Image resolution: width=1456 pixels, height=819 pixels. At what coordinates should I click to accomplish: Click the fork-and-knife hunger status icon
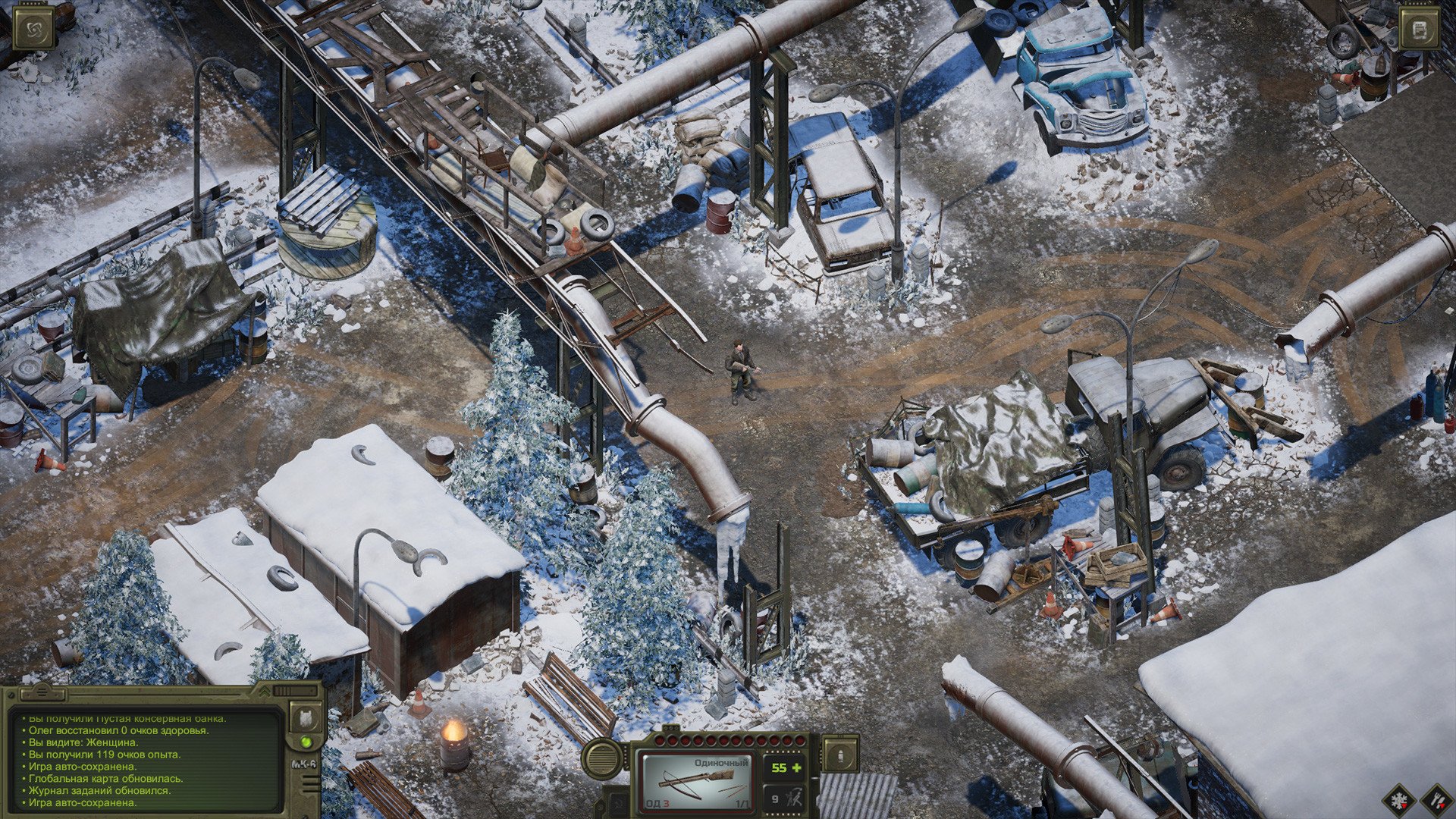[x=1437, y=802]
